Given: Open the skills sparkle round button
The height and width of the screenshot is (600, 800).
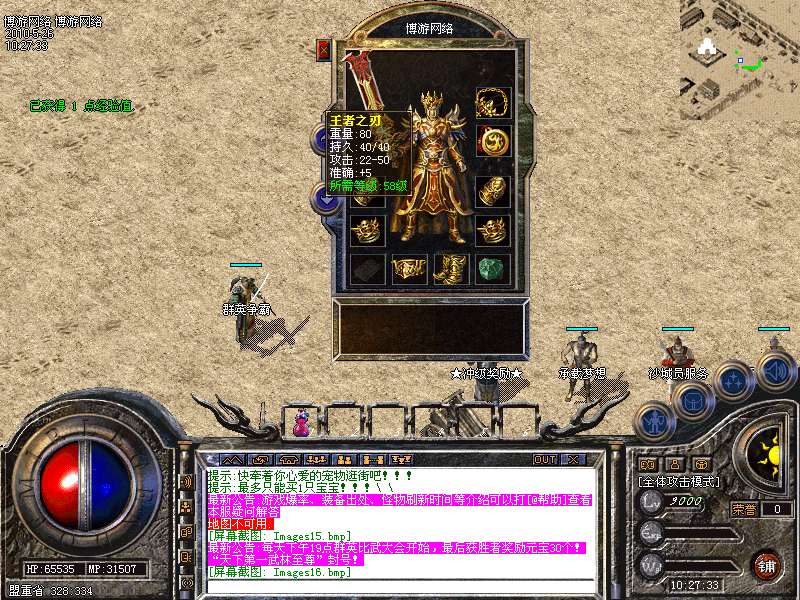Looking at the screenshot, I should coord(733,380).
